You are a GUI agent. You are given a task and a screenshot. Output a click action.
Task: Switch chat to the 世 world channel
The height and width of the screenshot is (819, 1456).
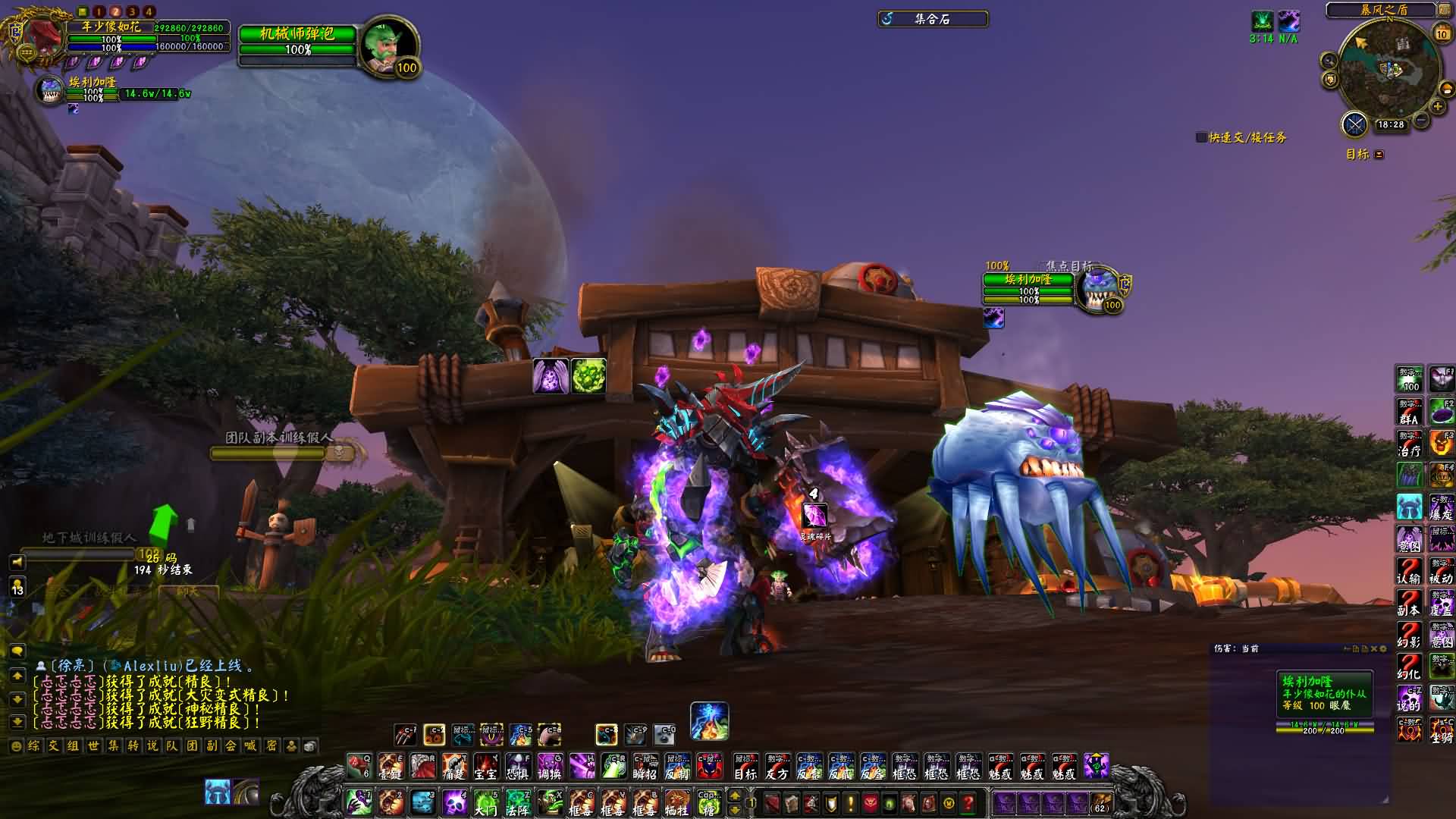pos(93,746)
